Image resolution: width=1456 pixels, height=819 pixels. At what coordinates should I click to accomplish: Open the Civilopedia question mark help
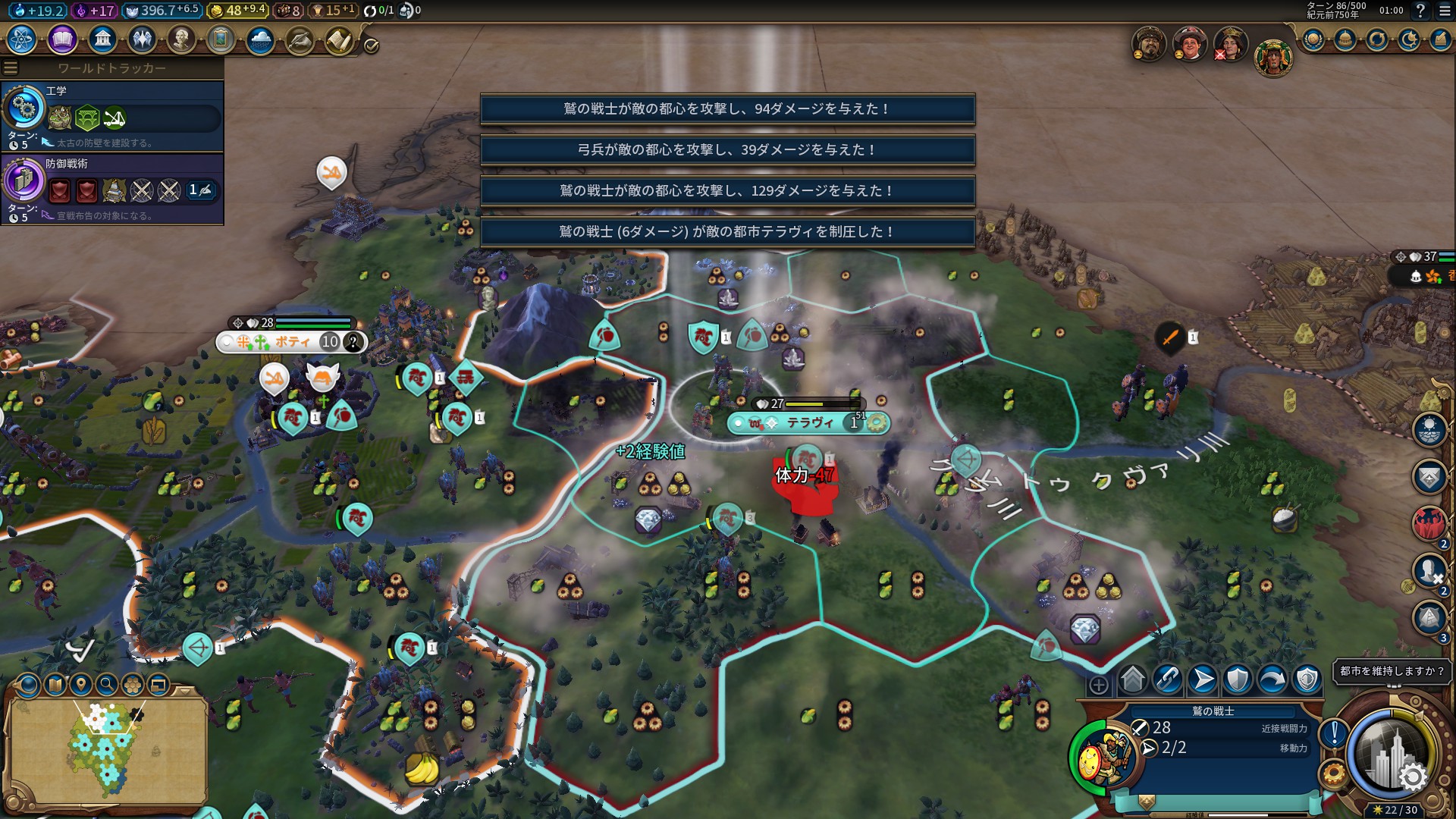pos(1420,11)
